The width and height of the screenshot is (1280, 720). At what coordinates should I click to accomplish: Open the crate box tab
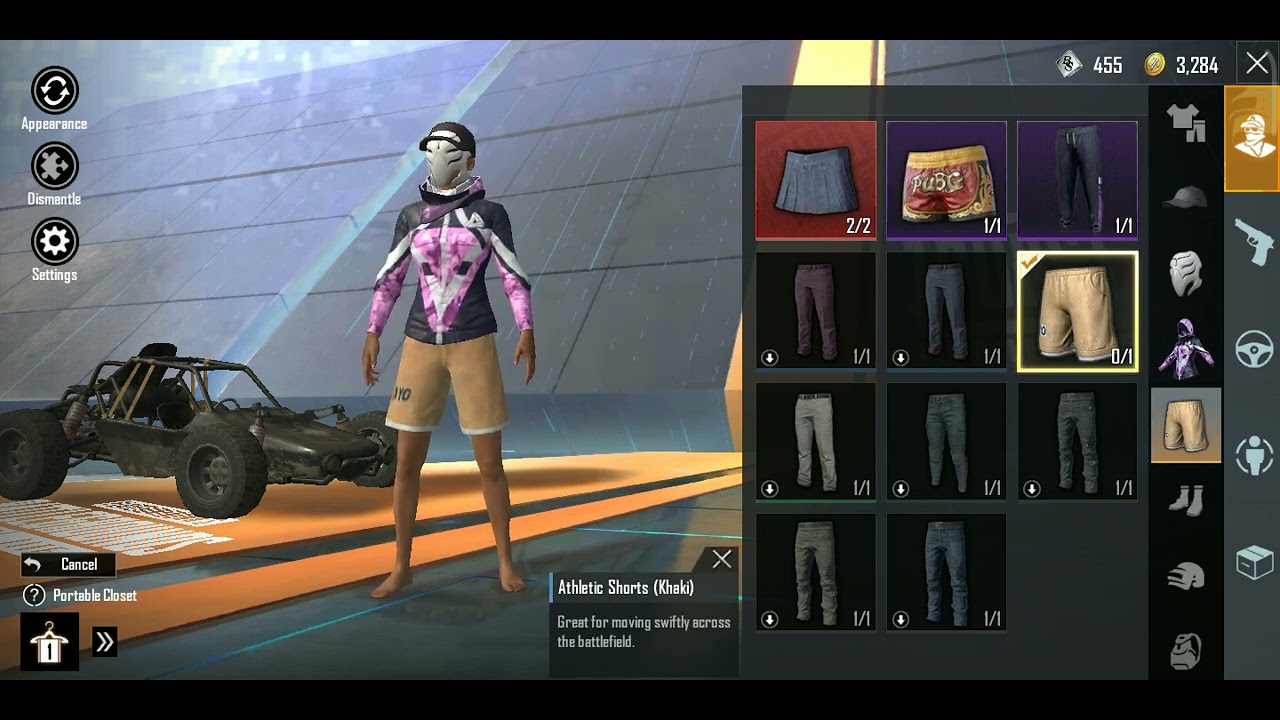[x=1252, y=563]
